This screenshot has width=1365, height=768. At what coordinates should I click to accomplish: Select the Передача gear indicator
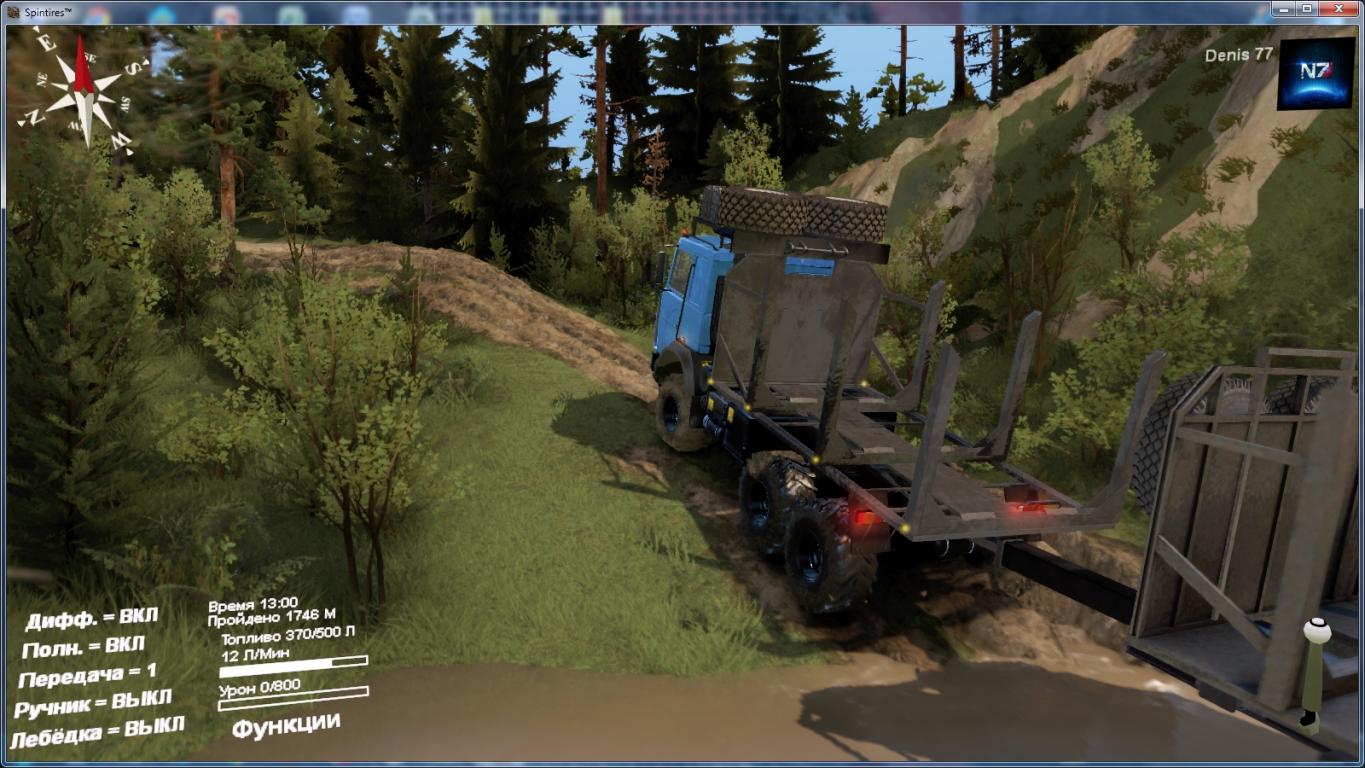[x=88, y=676]
